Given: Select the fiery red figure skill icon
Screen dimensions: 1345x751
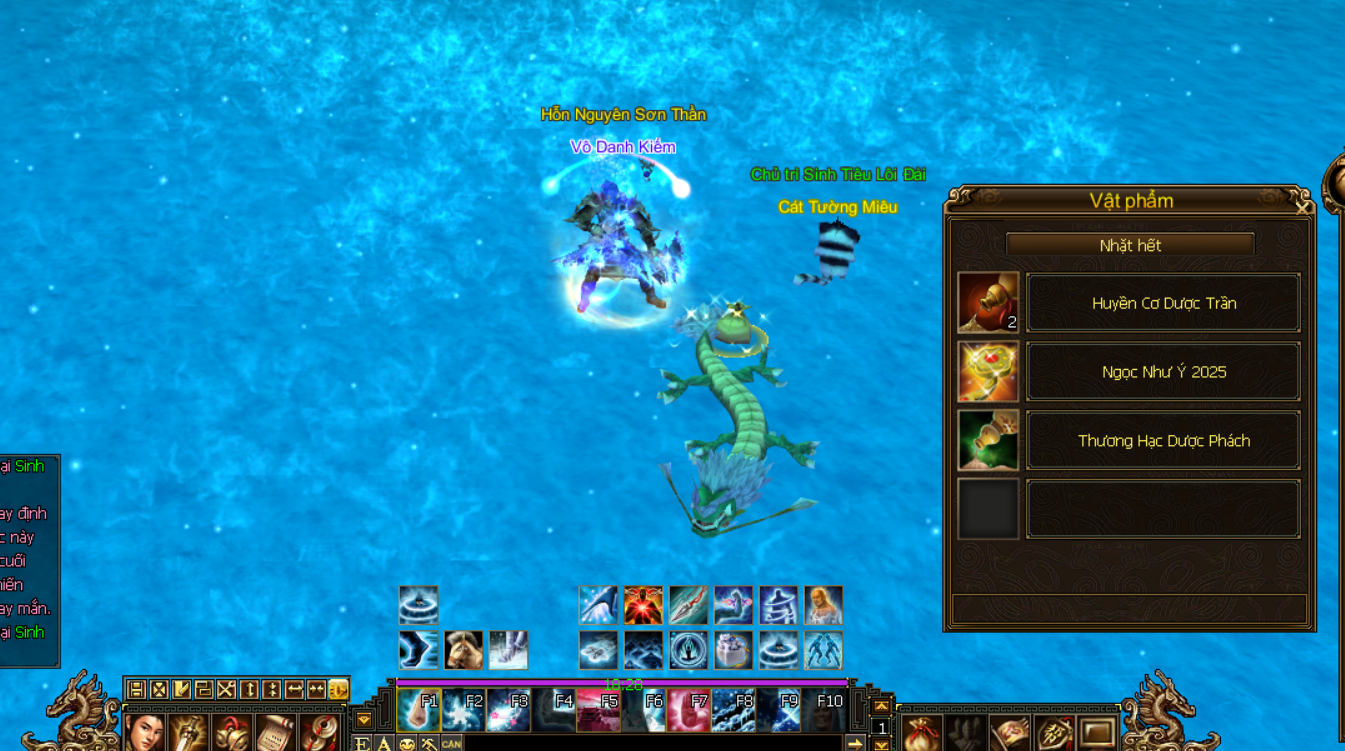Looking at the screenshot, I should 643,606.
